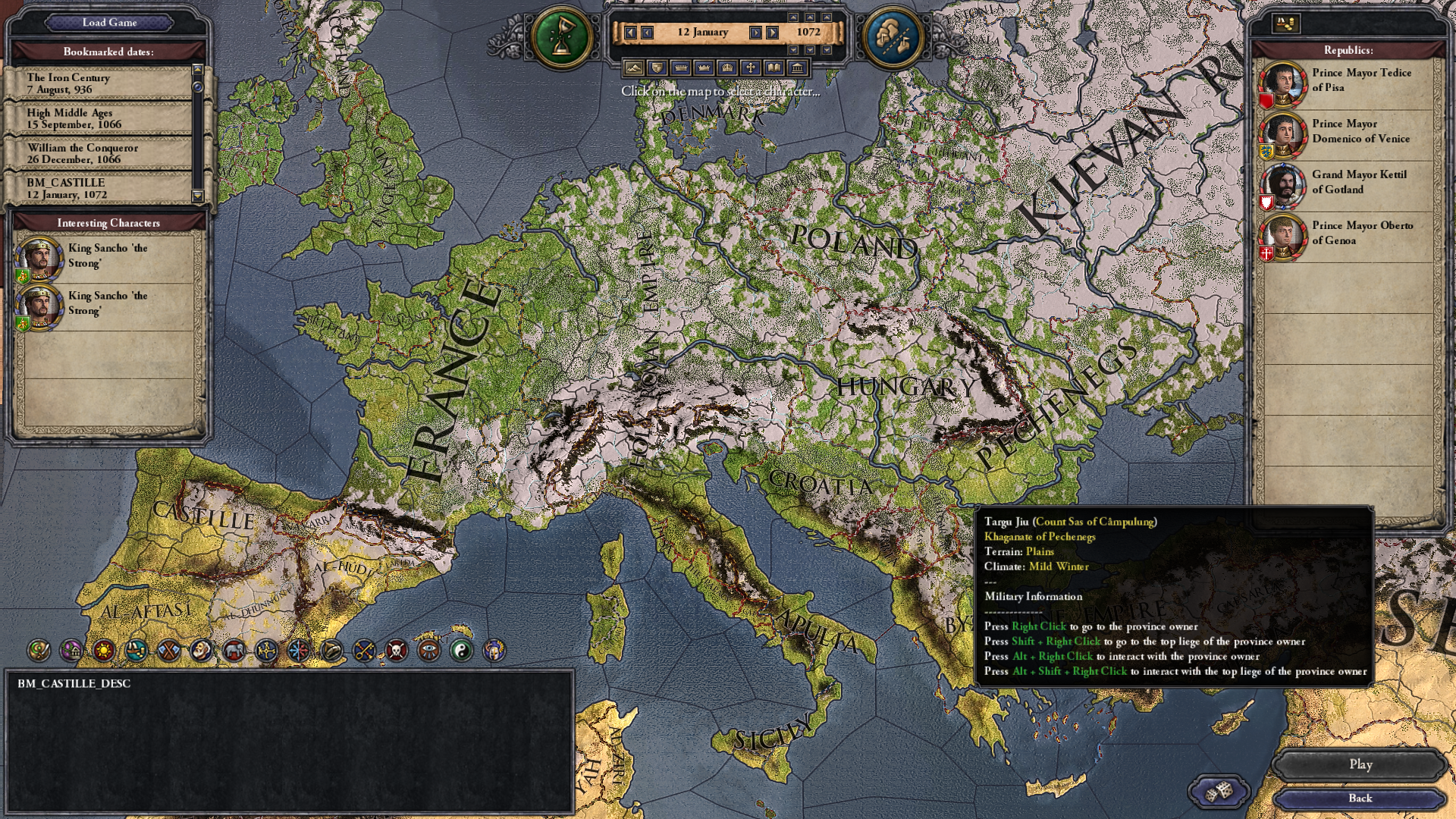
Task: Toggle the Rajas of India elephant DLC icon
Action: point(233,650)
